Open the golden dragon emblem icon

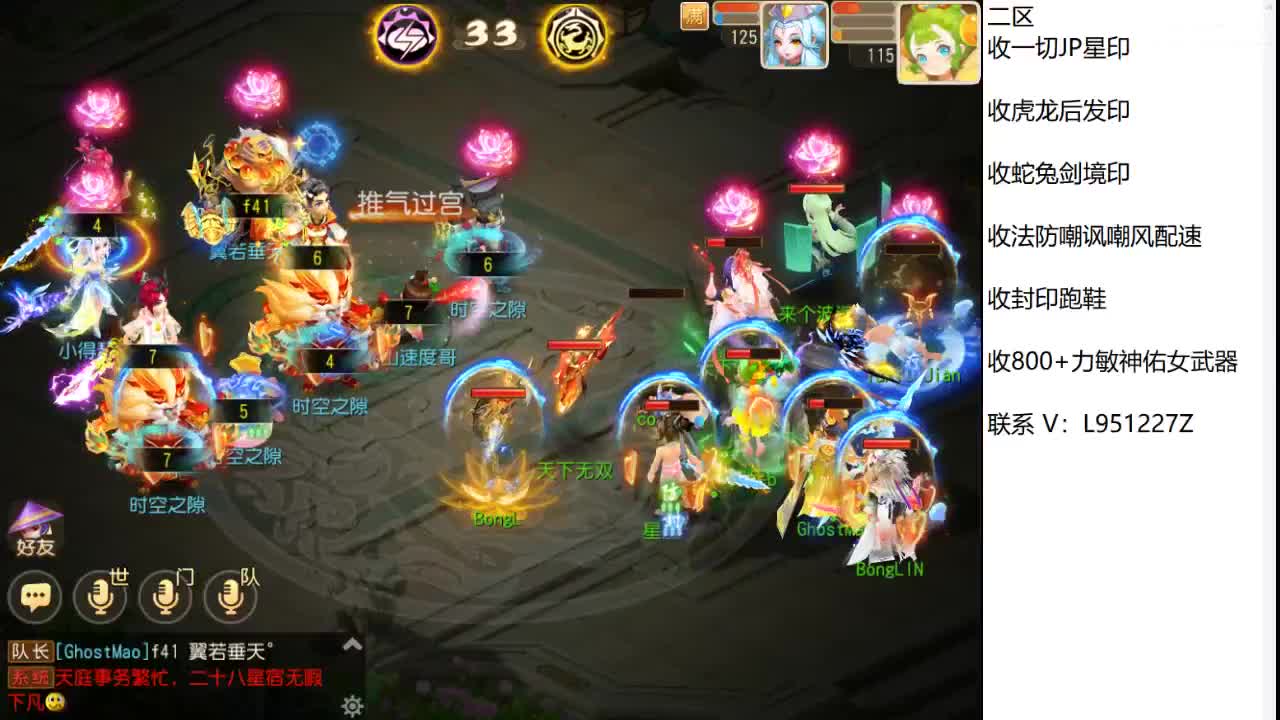pyautogui.click(x=575, y=35)
